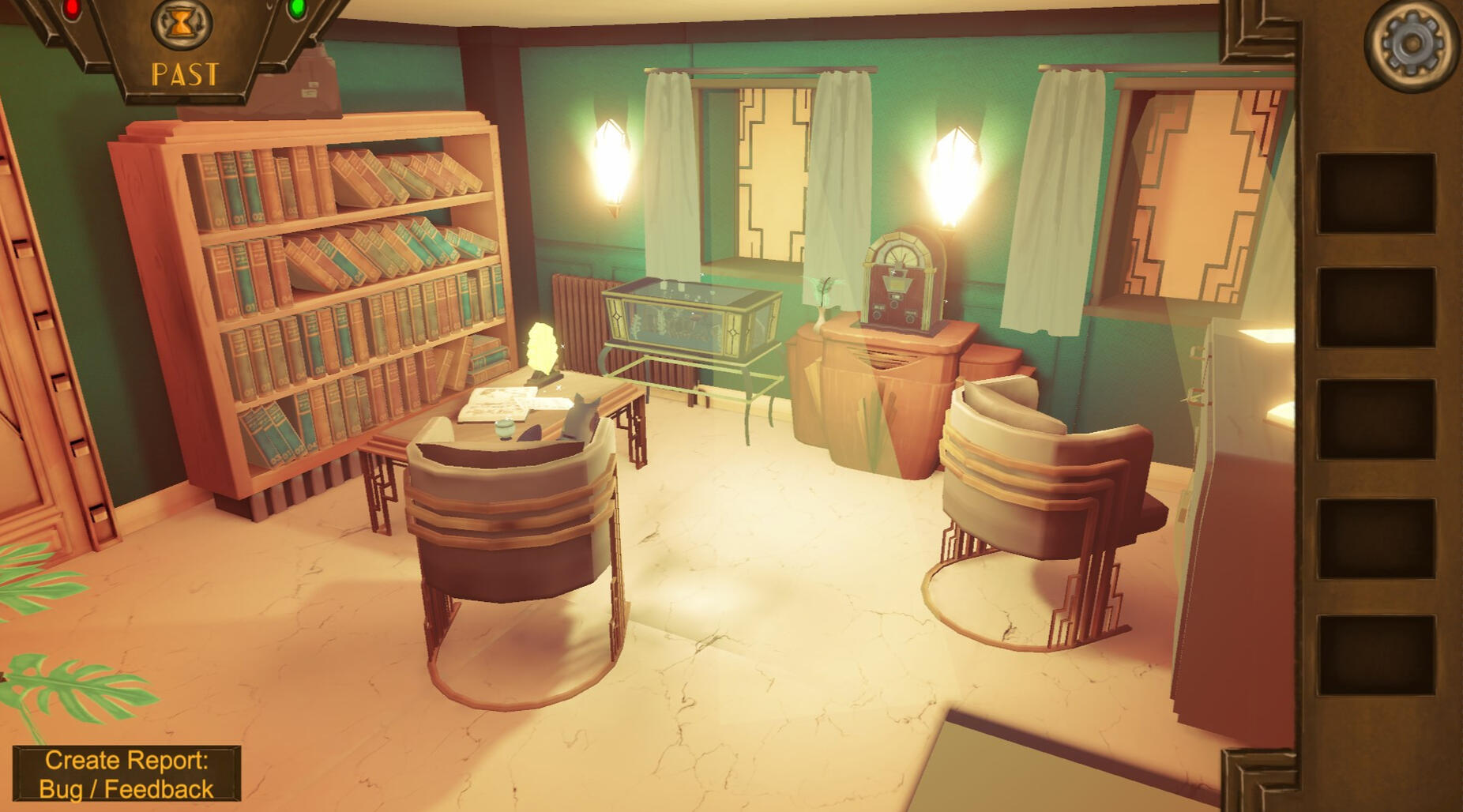This screenshot has width=1463, height=812.
Task: Click the Create Report Bug / Feedback button
Action: coord(126,774)
